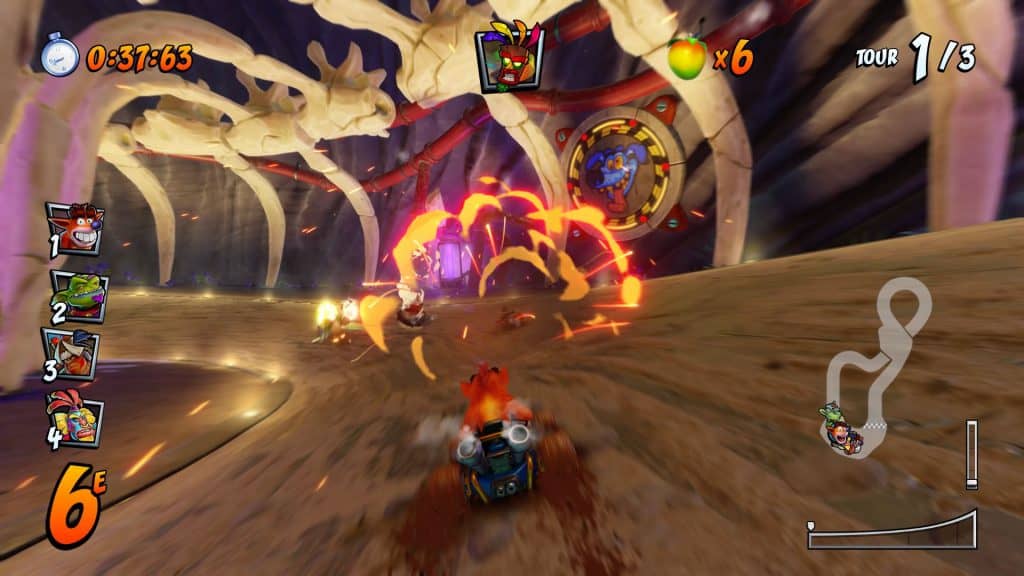
Task: Pick the tiki-mask racer in fourth place
Action: point(75,418)
